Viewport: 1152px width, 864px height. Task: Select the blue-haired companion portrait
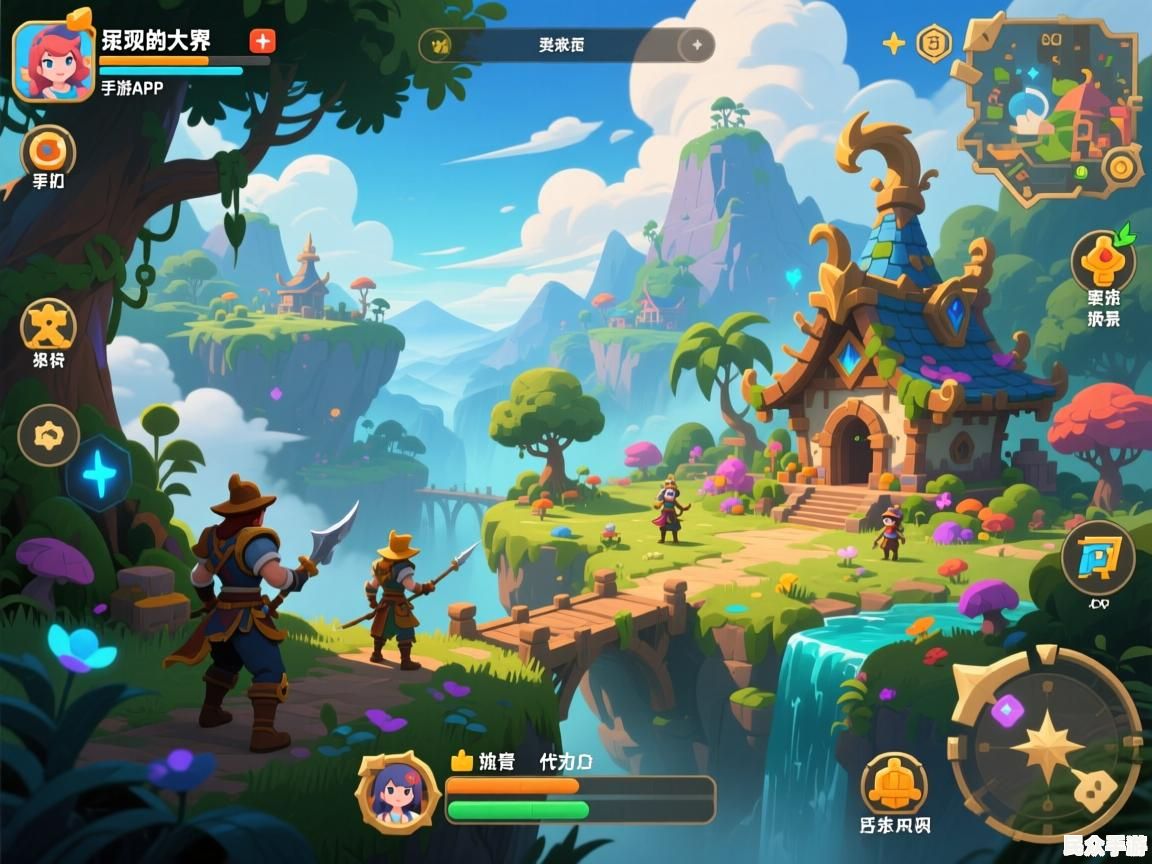click(397, 794)
